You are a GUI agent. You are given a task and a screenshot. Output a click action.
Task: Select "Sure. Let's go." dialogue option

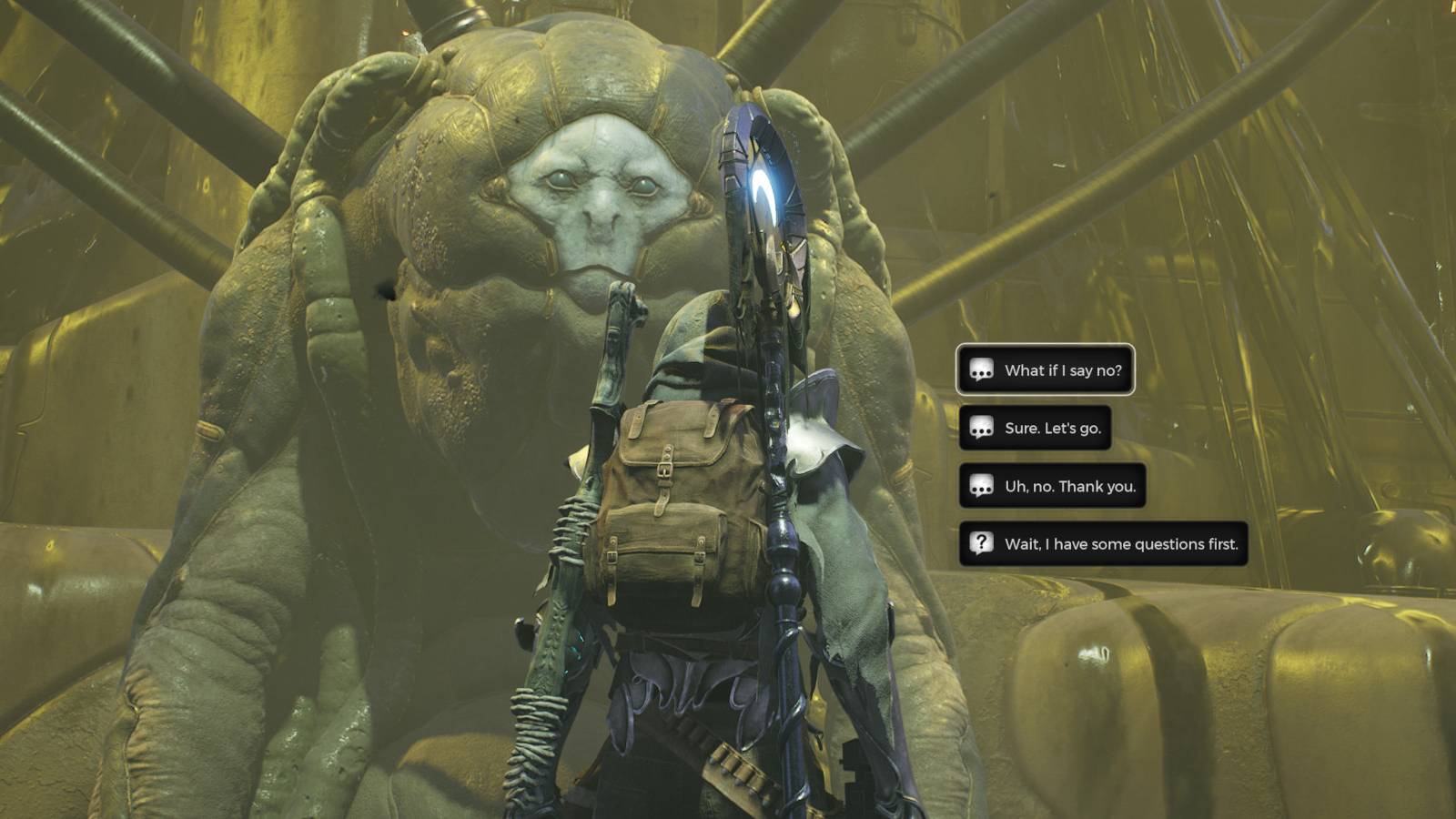[1035, 428]
